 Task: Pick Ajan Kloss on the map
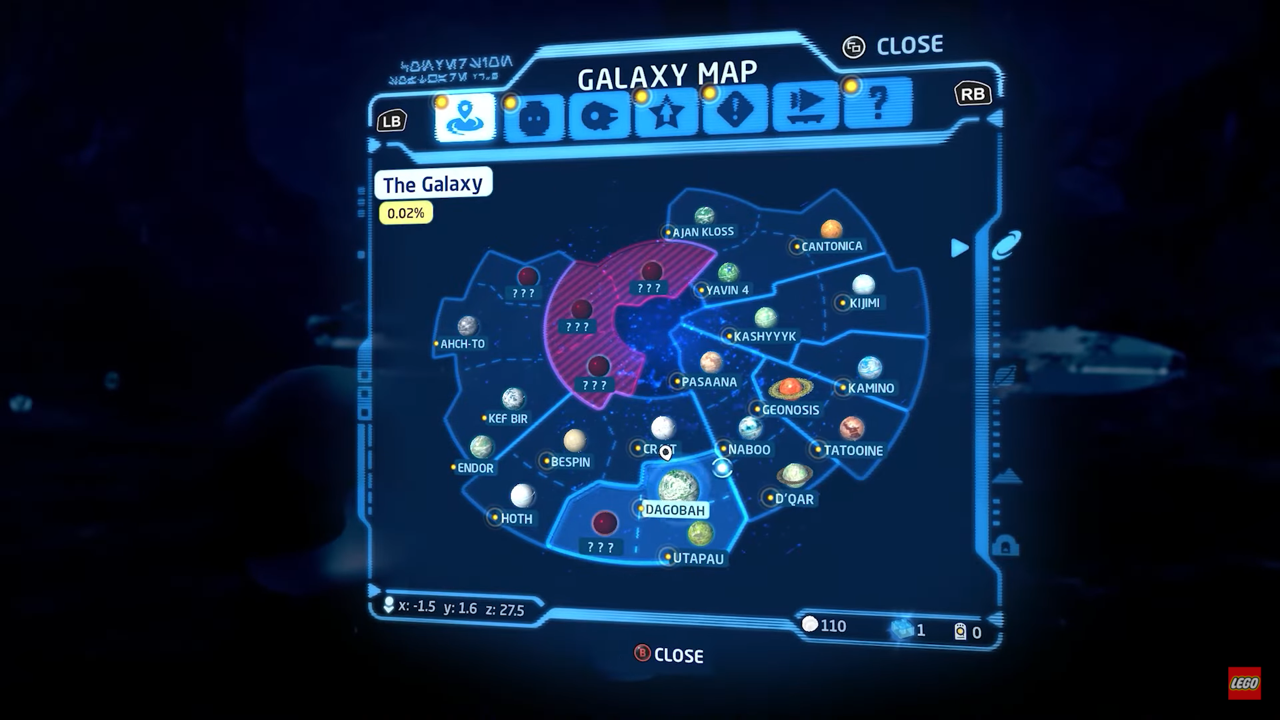(705, 216)
